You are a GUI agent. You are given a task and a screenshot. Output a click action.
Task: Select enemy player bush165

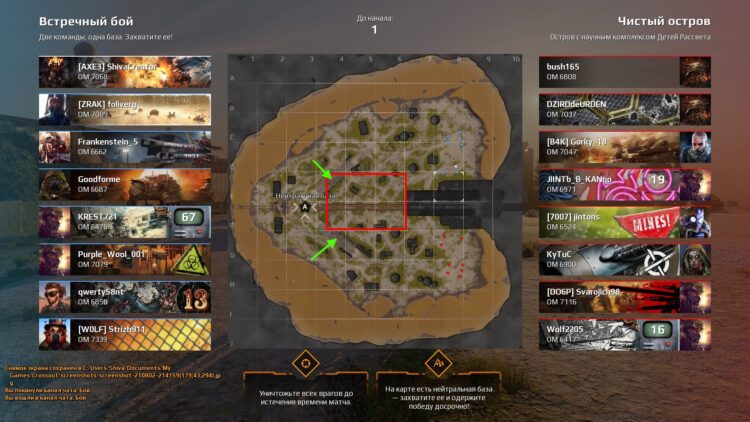[x=624, y=72]
